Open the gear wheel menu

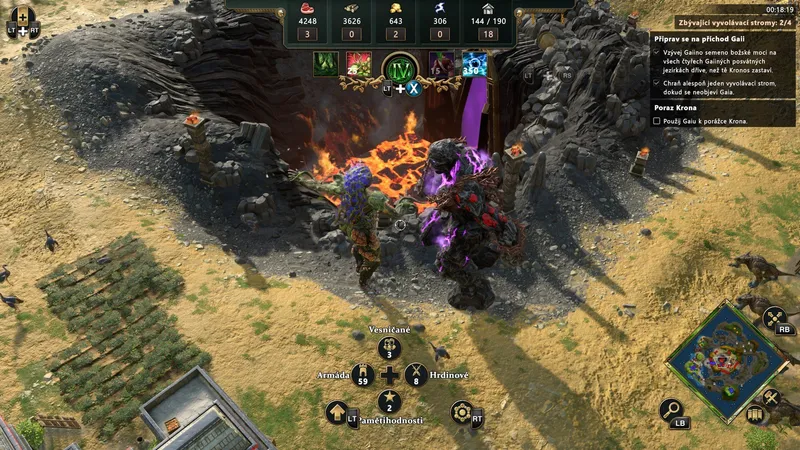click(461, 412)
